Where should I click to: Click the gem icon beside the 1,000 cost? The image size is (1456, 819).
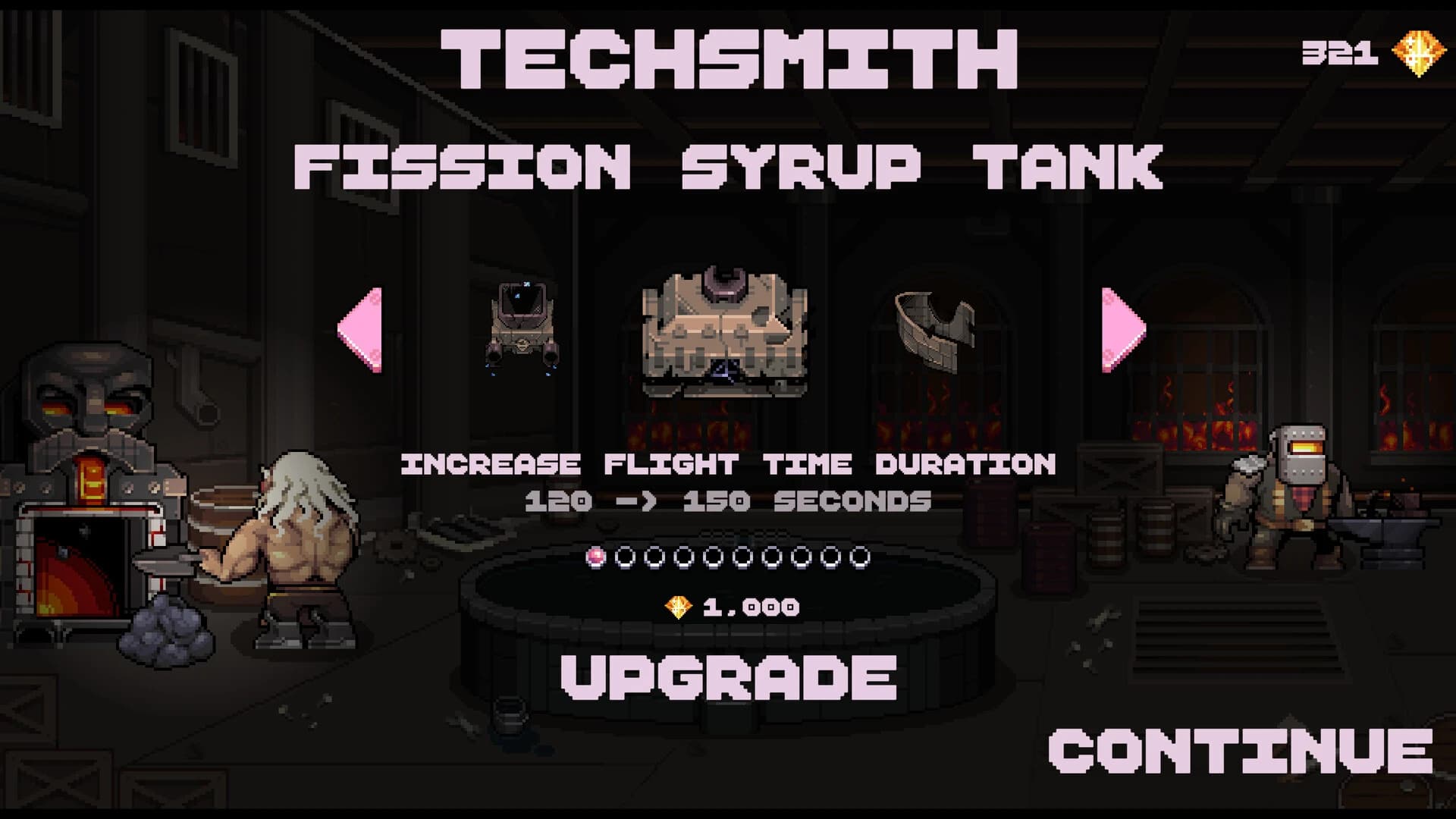pos(677,606)
